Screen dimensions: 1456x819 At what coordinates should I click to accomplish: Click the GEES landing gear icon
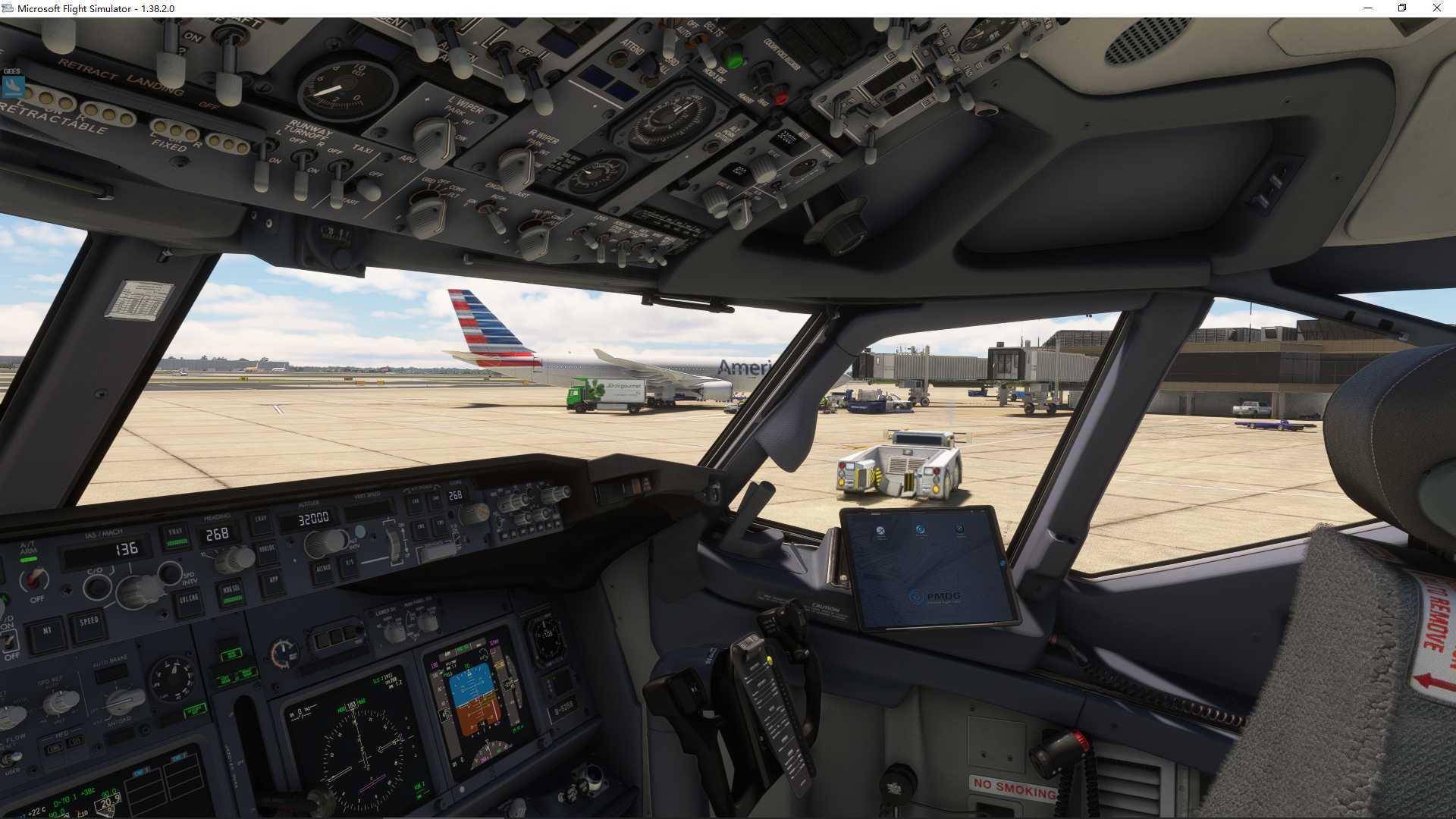[x=11, y=85]
